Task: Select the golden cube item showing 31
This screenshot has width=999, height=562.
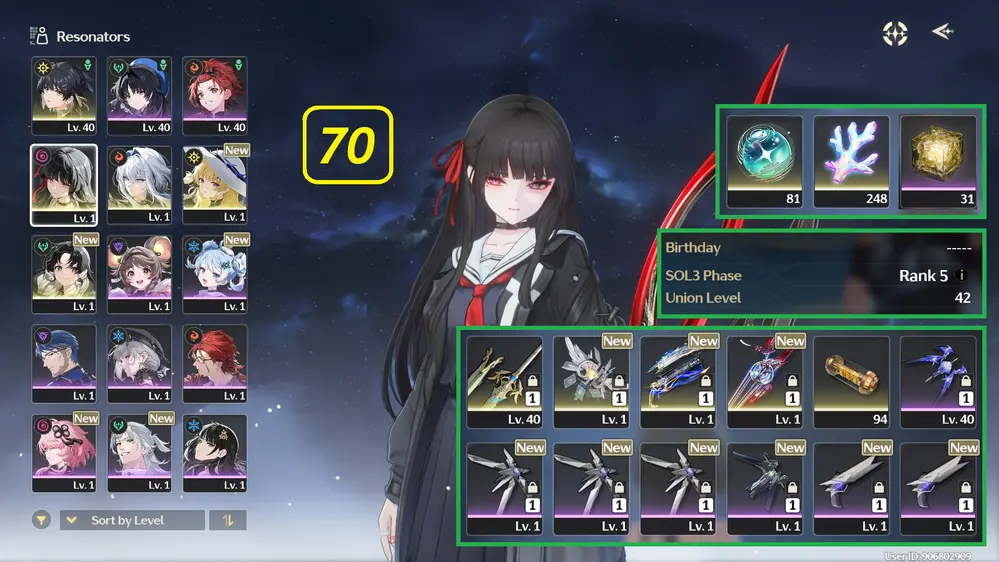Action: tap(938, 161)
